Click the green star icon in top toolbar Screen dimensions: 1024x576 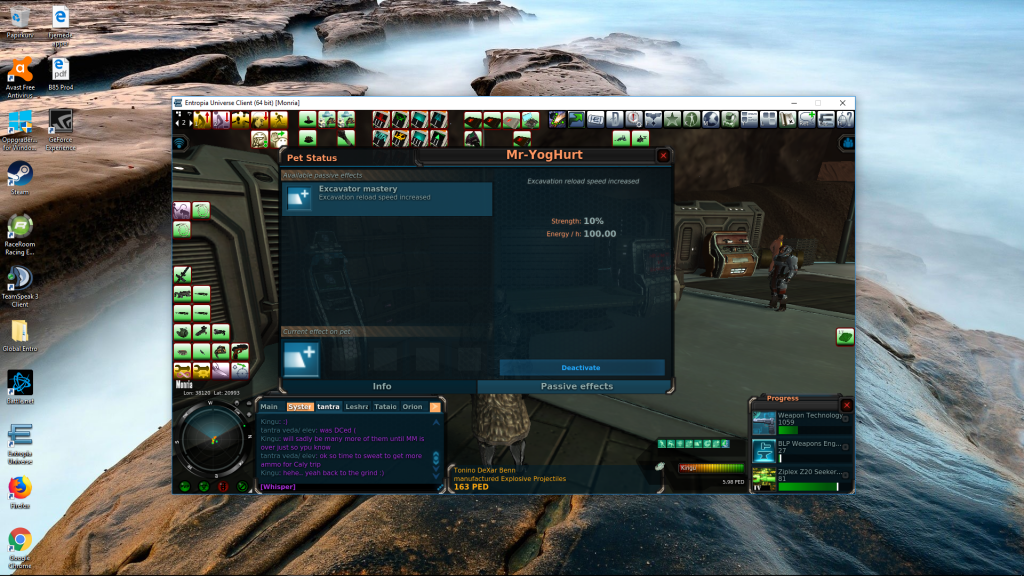point(671,120)
